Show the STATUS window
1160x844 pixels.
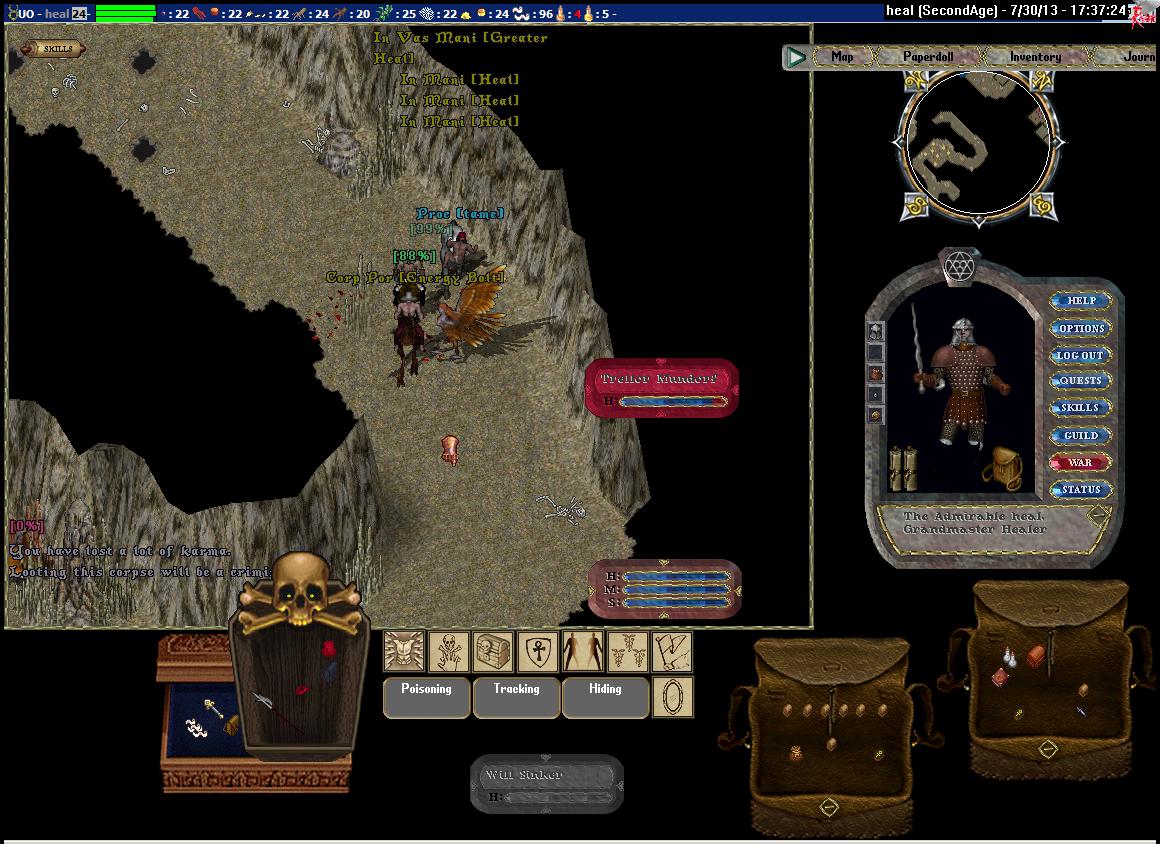click(1081, 490)
